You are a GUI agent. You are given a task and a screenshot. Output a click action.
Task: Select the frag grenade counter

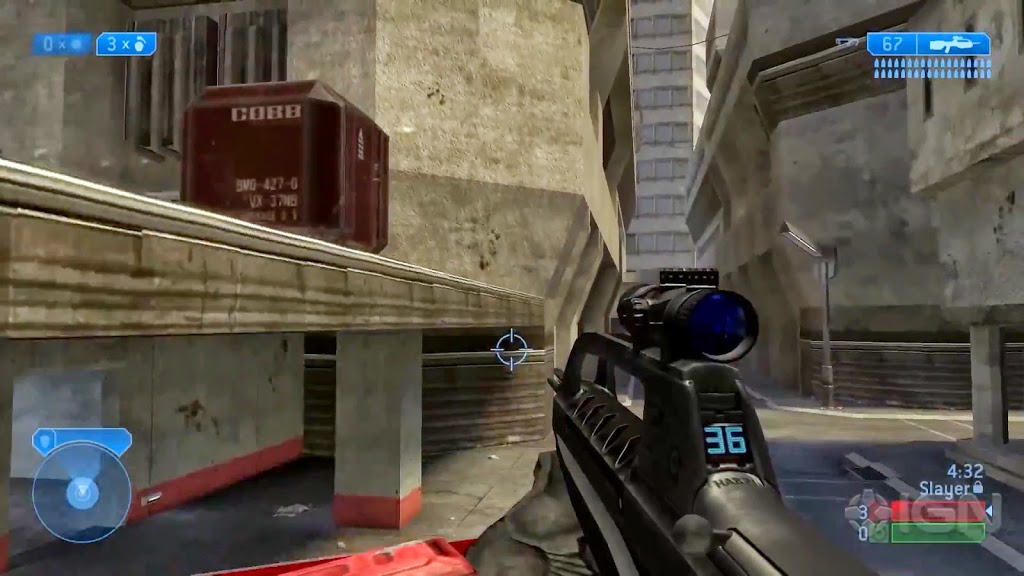[126, 44]
